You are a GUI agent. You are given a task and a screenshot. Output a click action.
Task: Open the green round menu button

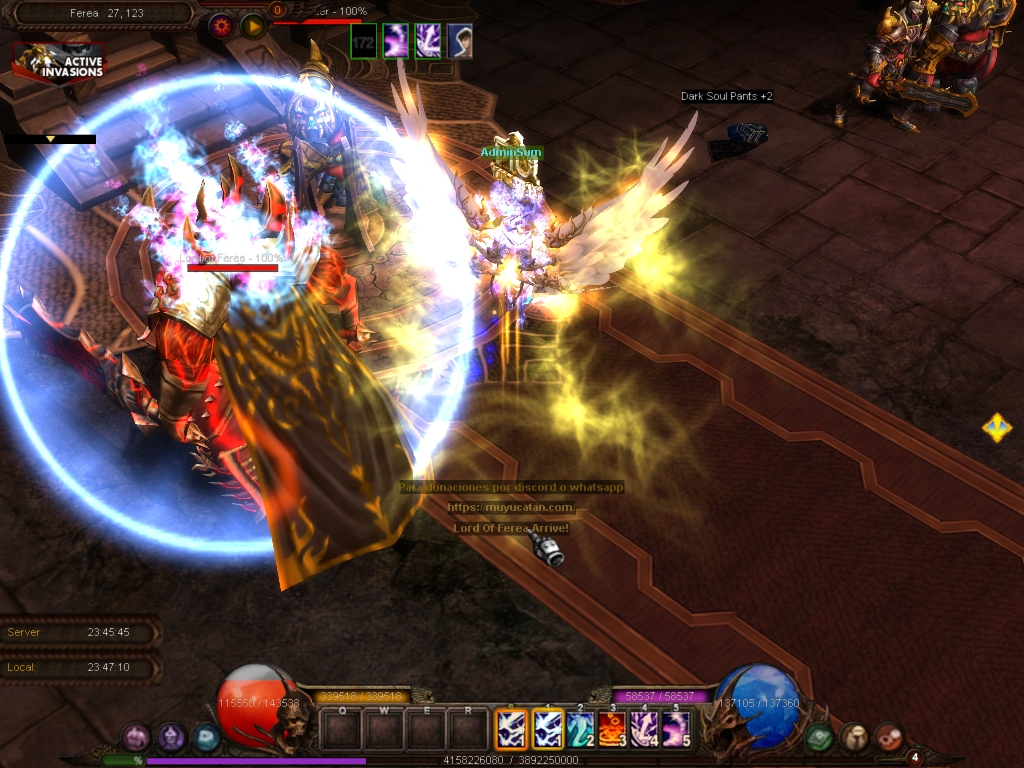(x=819, y=737)
